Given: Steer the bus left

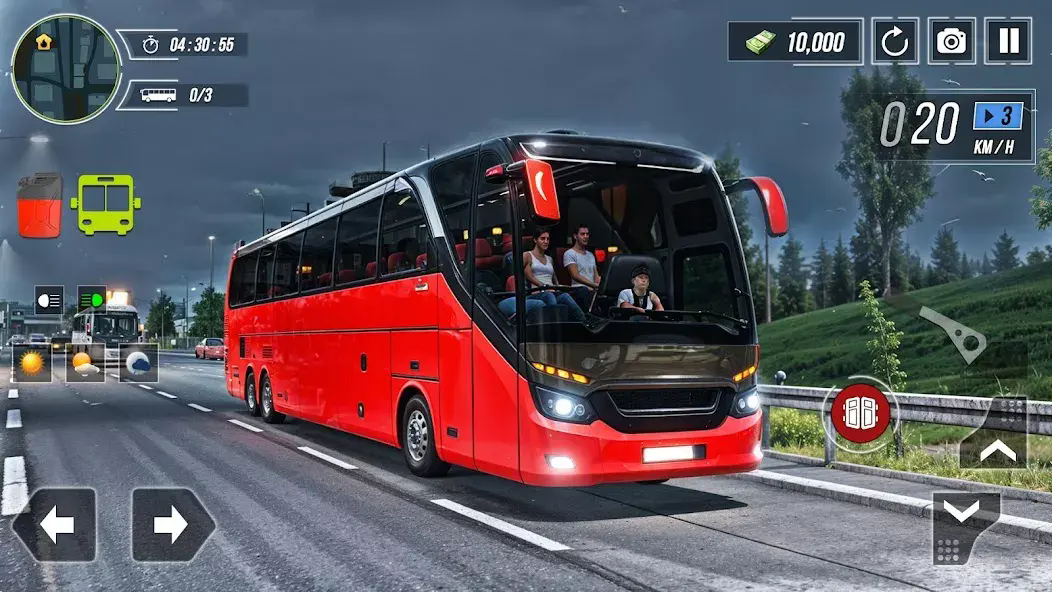Looking at the screenshot, I should click(x=55, y=524).
